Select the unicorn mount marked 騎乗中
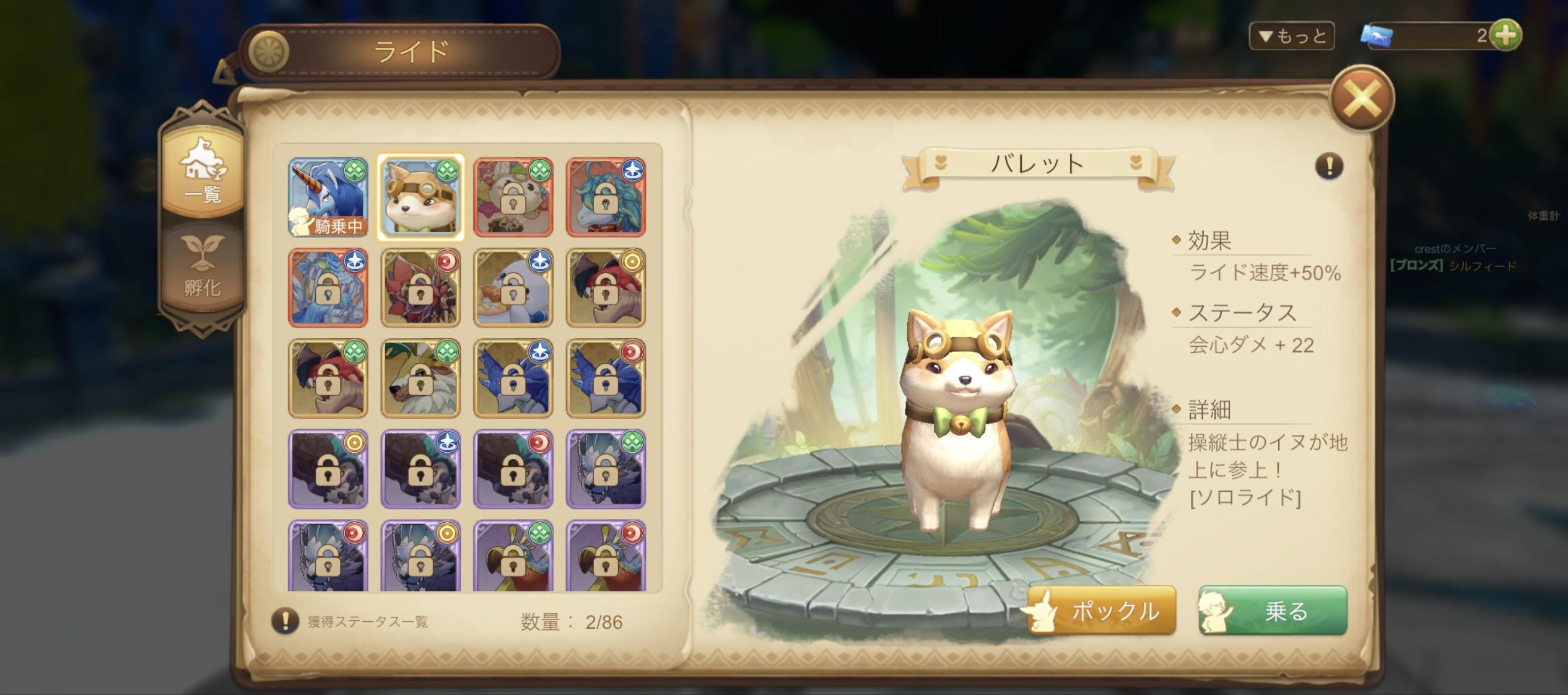 click(325, 198)
